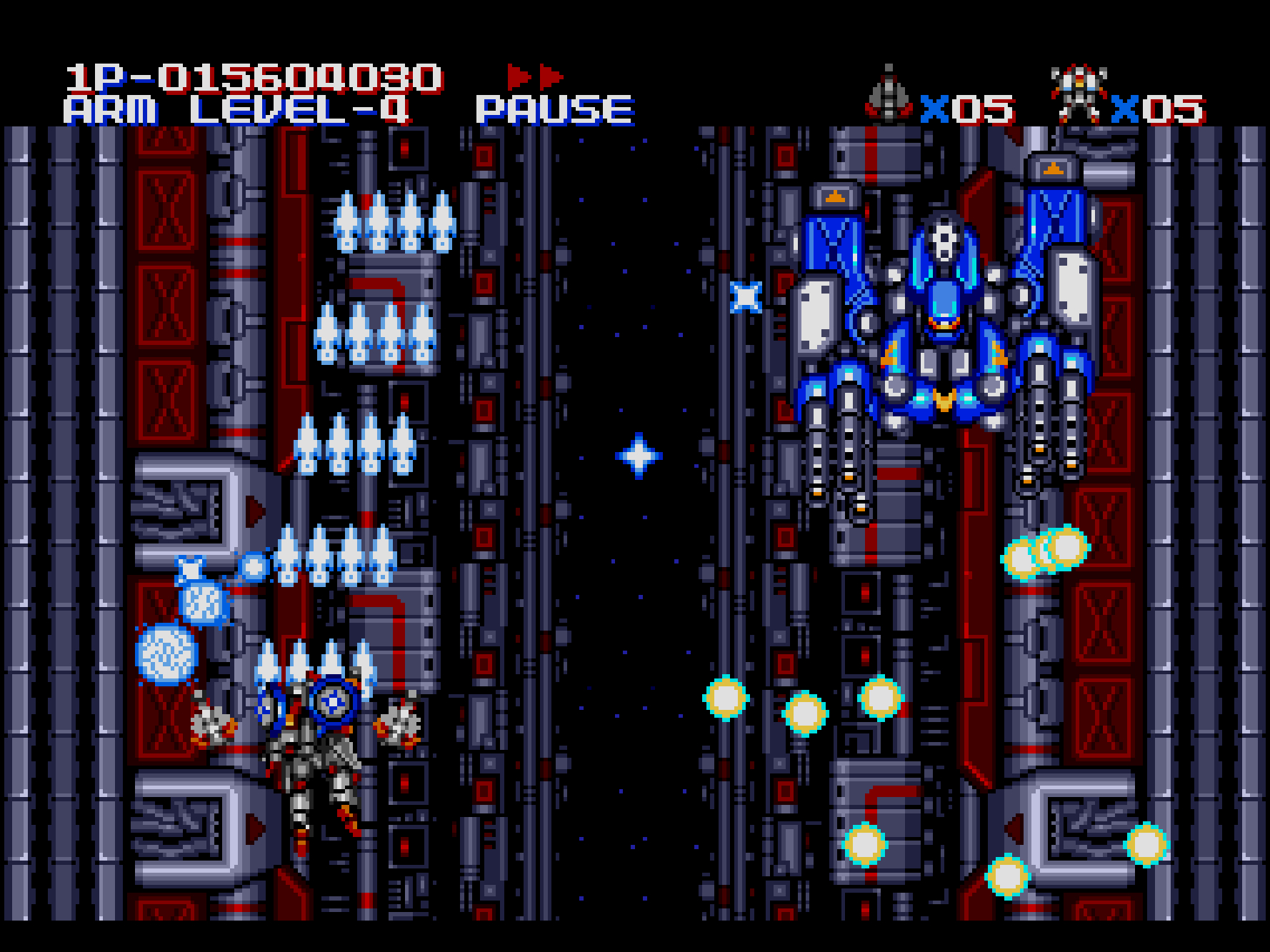Select the white mech icon

click(1079, 94)
